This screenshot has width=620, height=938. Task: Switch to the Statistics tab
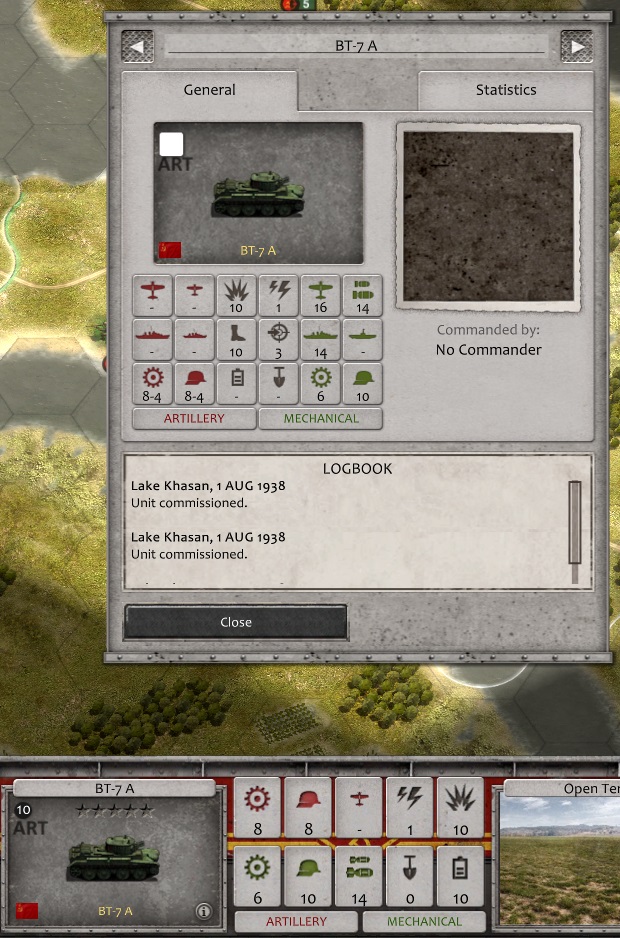click(x=505, y=90)
